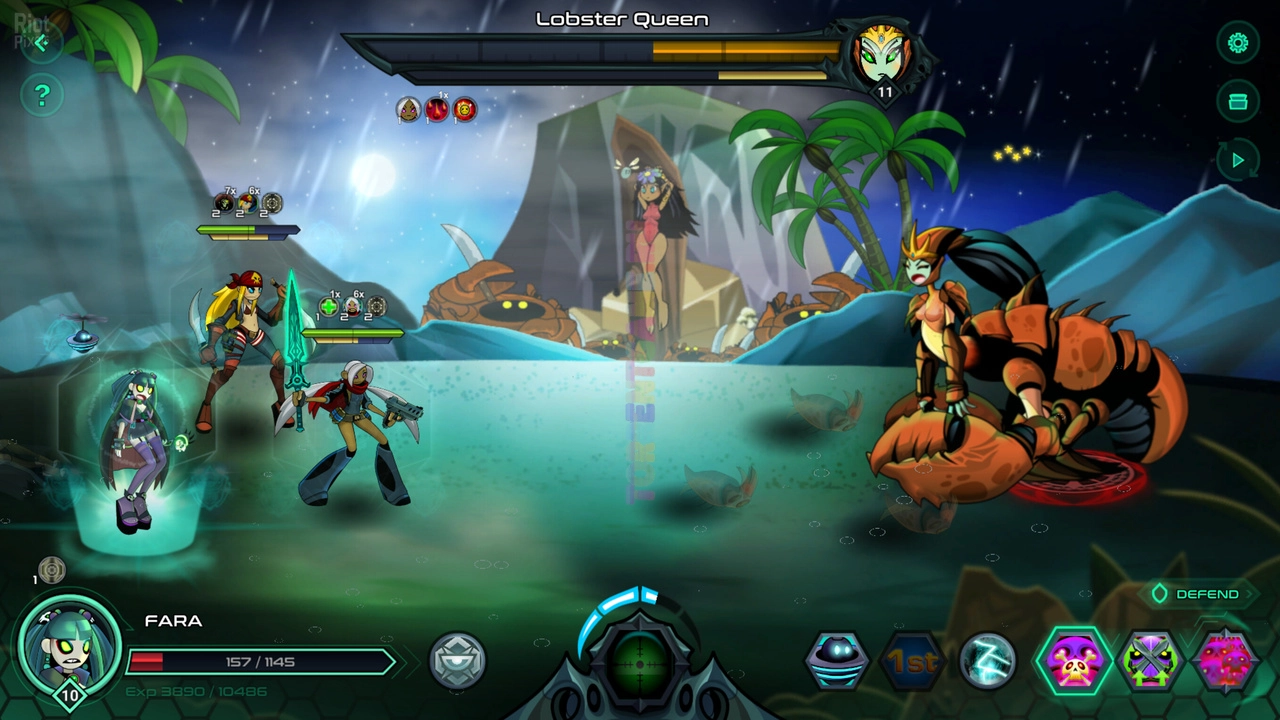Tap the play arrow speed button

1238,160
